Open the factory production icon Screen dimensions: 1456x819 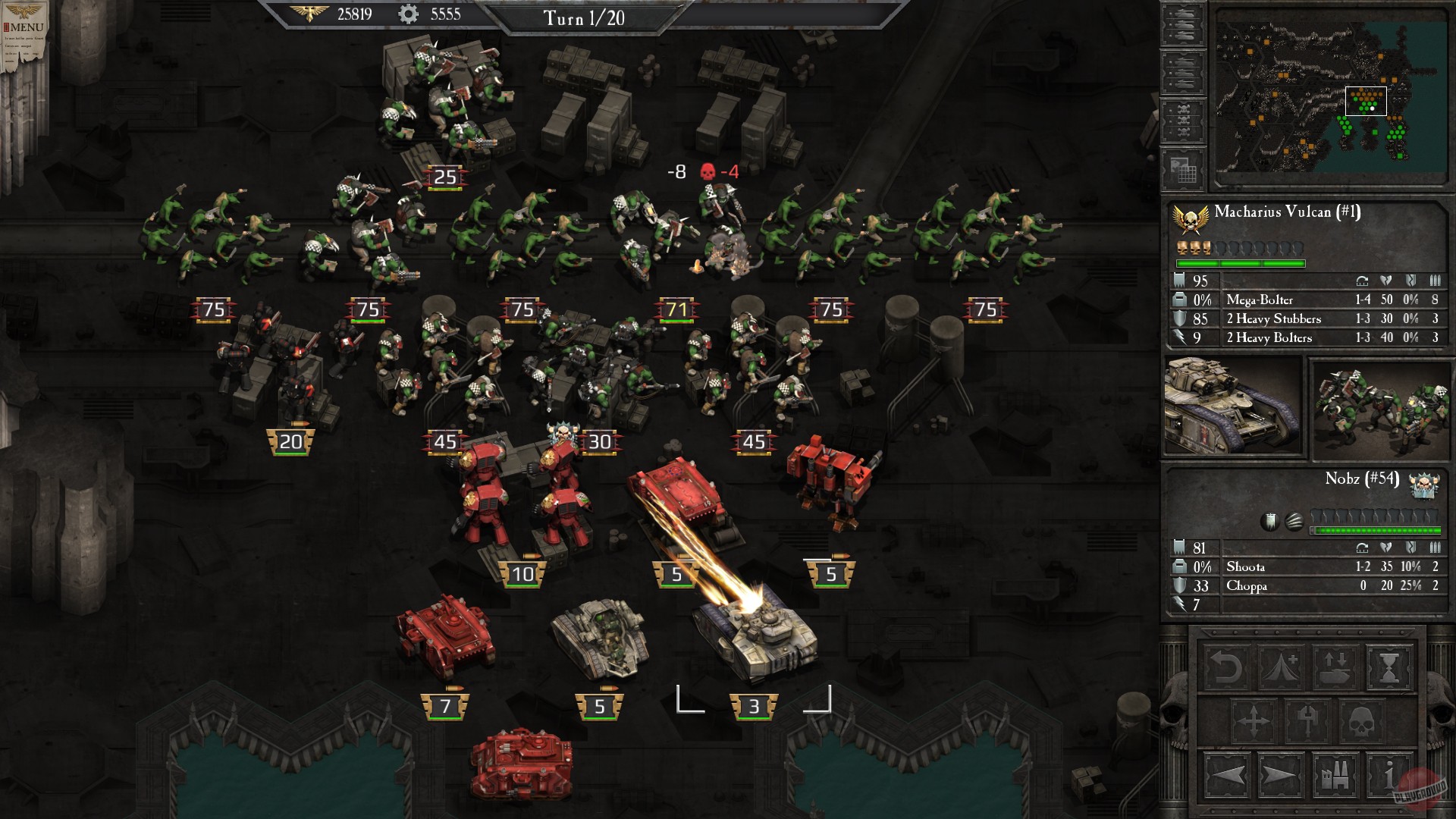[x=1335, y=776]
